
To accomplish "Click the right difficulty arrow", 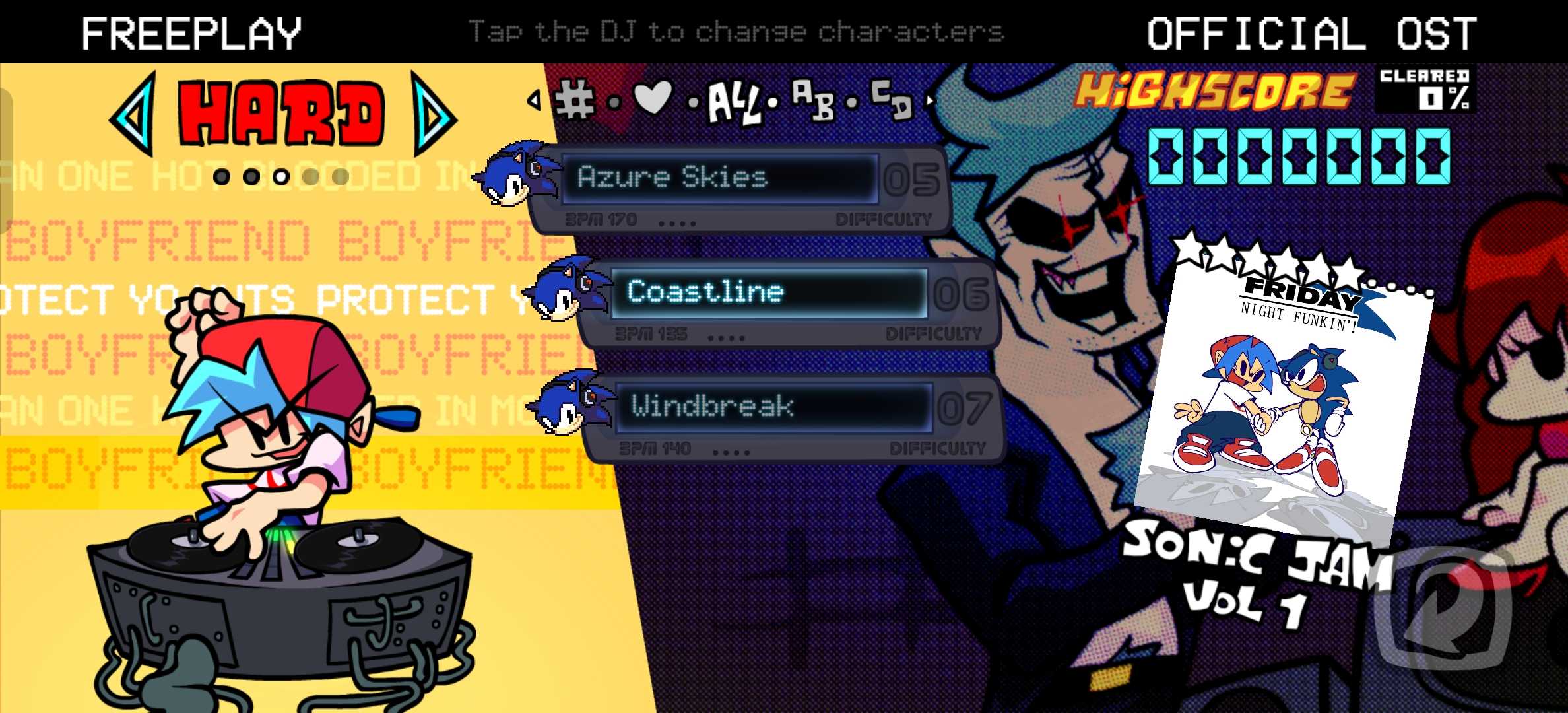I will tap(432, 114).
